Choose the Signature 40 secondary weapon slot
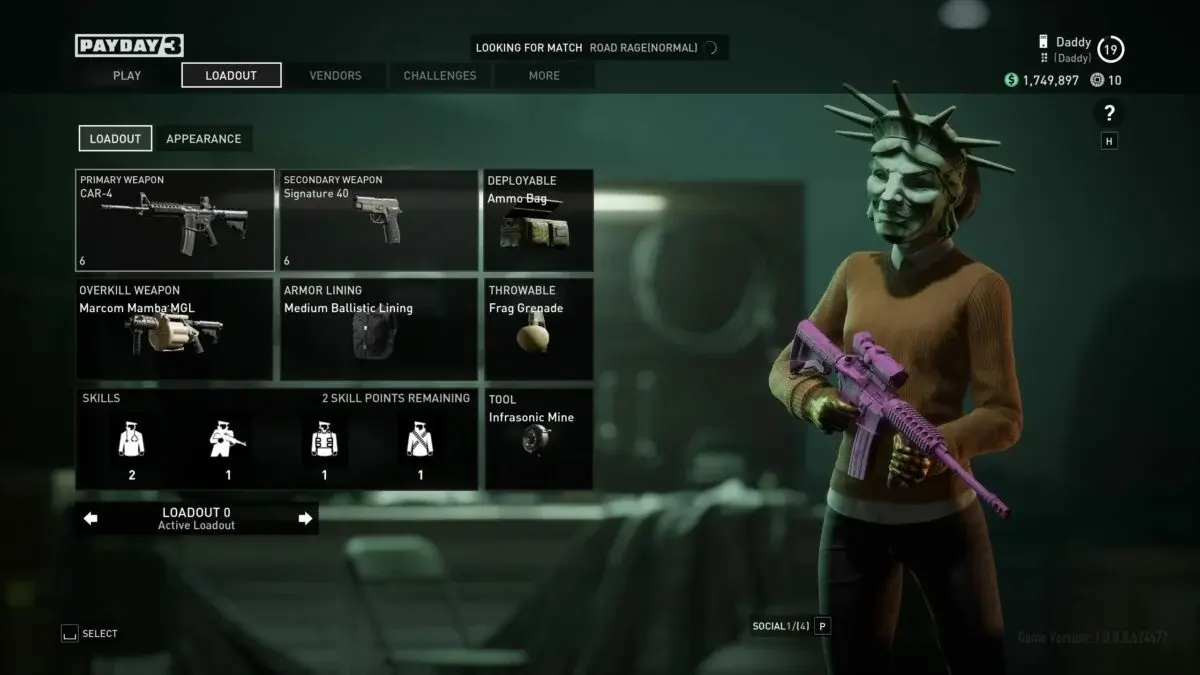Screen dimensions: 1200x675 [x=379, y=220]
